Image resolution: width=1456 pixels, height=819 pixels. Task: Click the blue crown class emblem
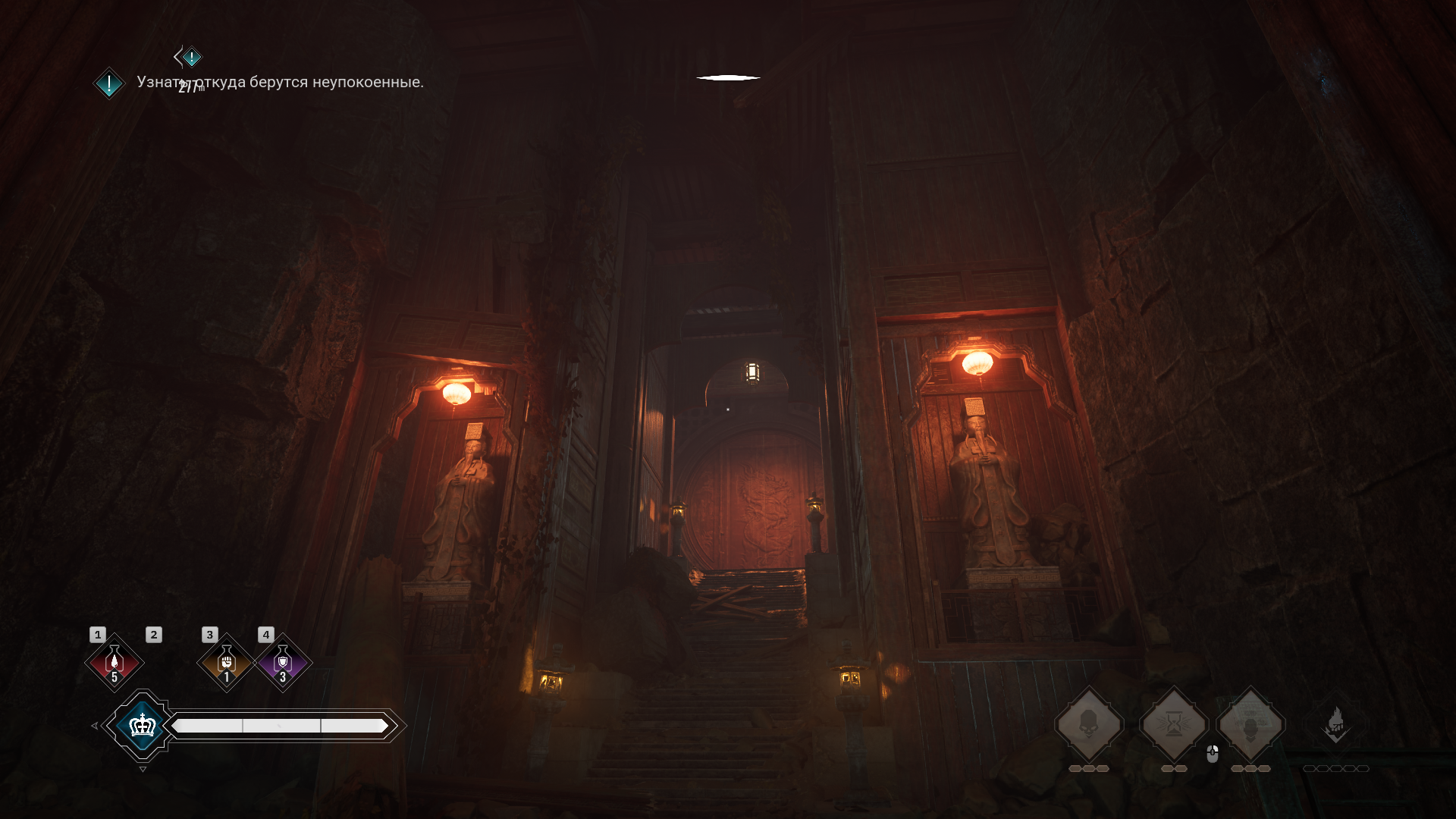coord(142,726)
